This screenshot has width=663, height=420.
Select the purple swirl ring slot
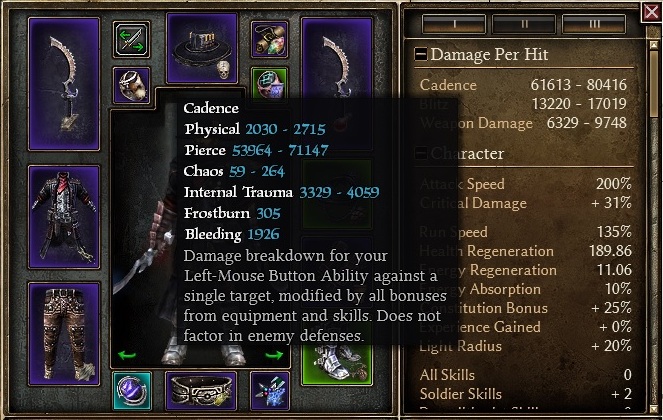pos(132,388)
